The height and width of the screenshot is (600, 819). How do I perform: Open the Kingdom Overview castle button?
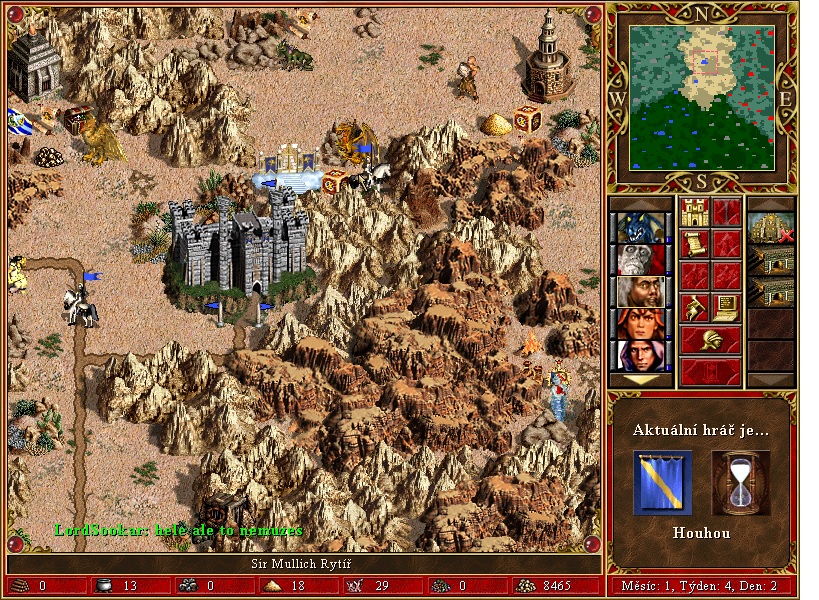click(695, 212)
